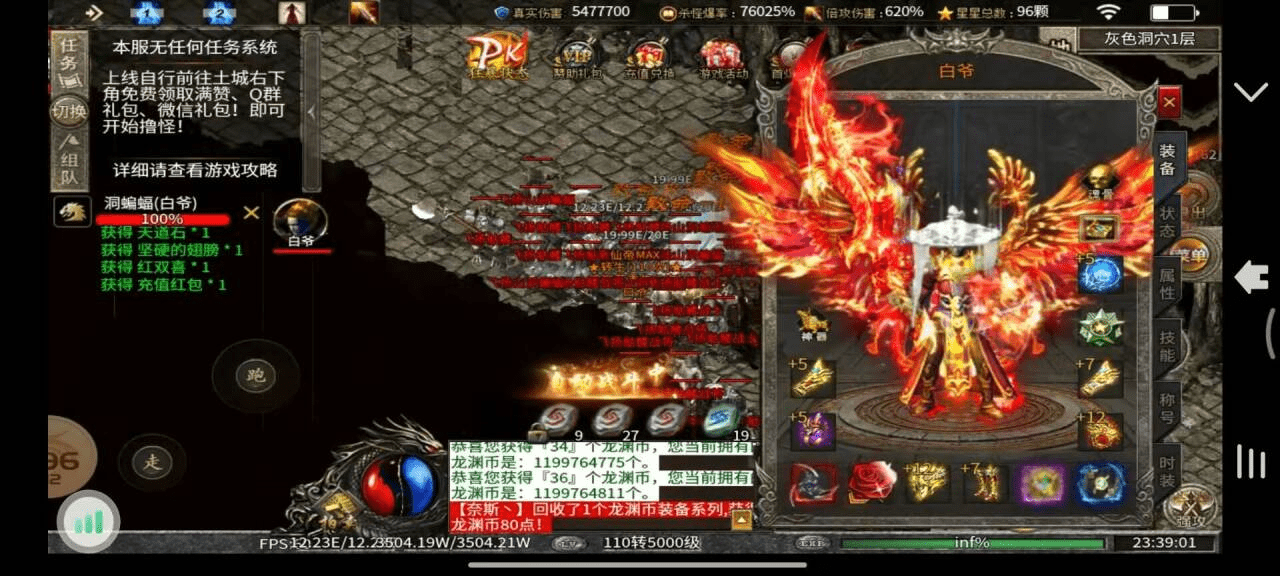This screenshot has height=576, width=1280.
Task: Open the 游戏活动 events icon
Action: (x=722, y=58)
